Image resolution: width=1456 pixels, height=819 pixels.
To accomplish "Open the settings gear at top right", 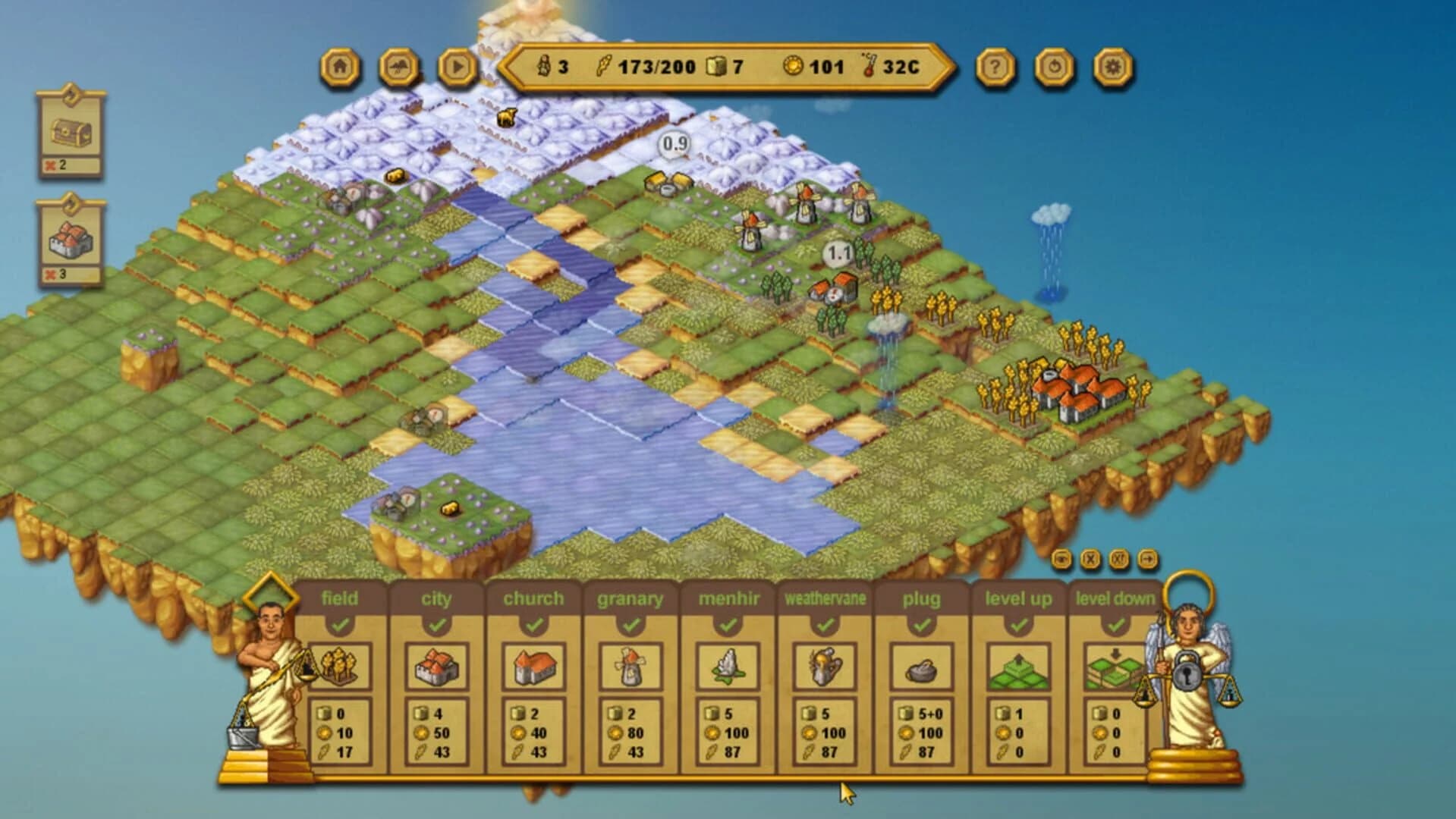I will click(1109, 67).
